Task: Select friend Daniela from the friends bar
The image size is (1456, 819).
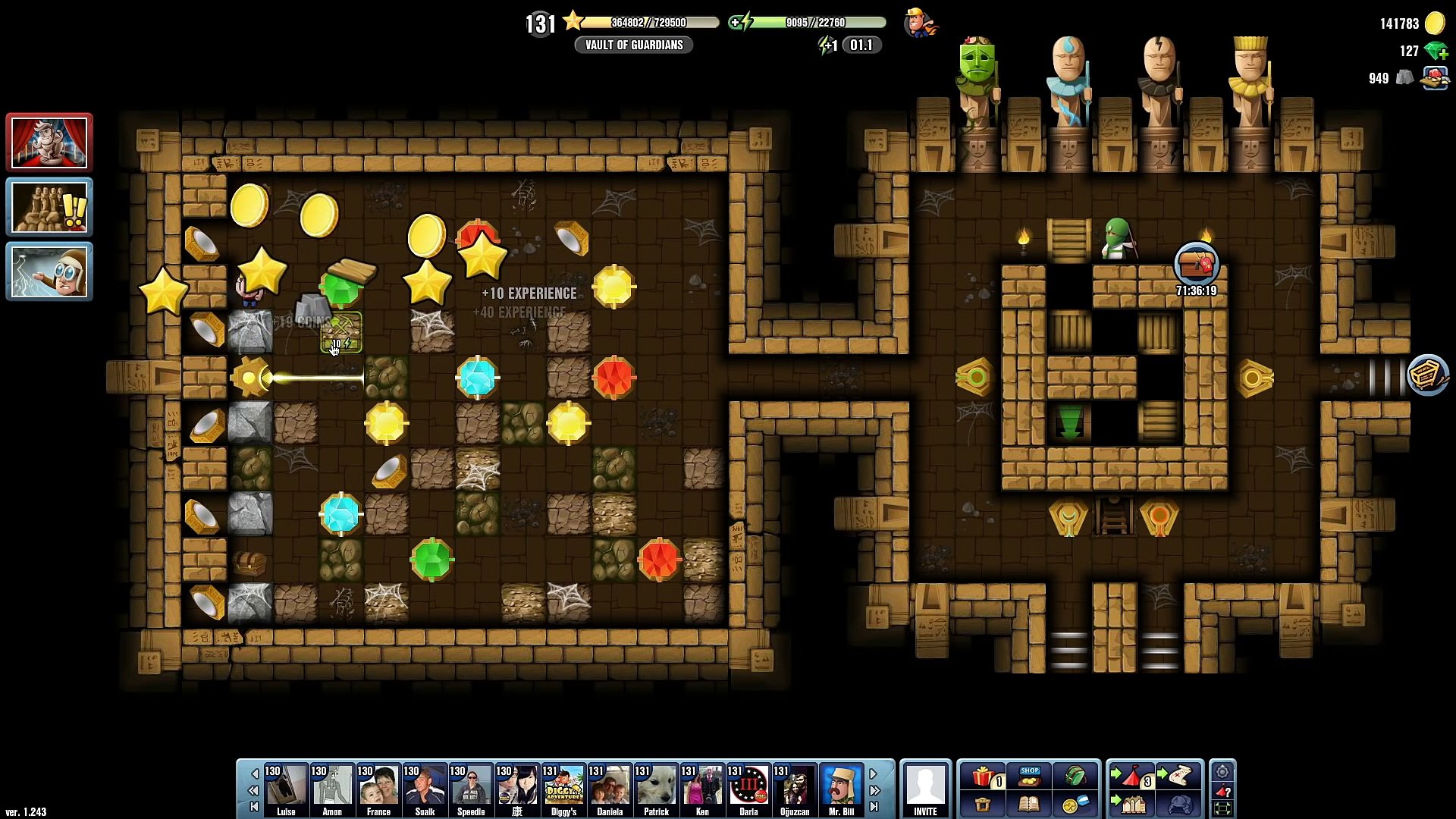Action: point(610,786)
